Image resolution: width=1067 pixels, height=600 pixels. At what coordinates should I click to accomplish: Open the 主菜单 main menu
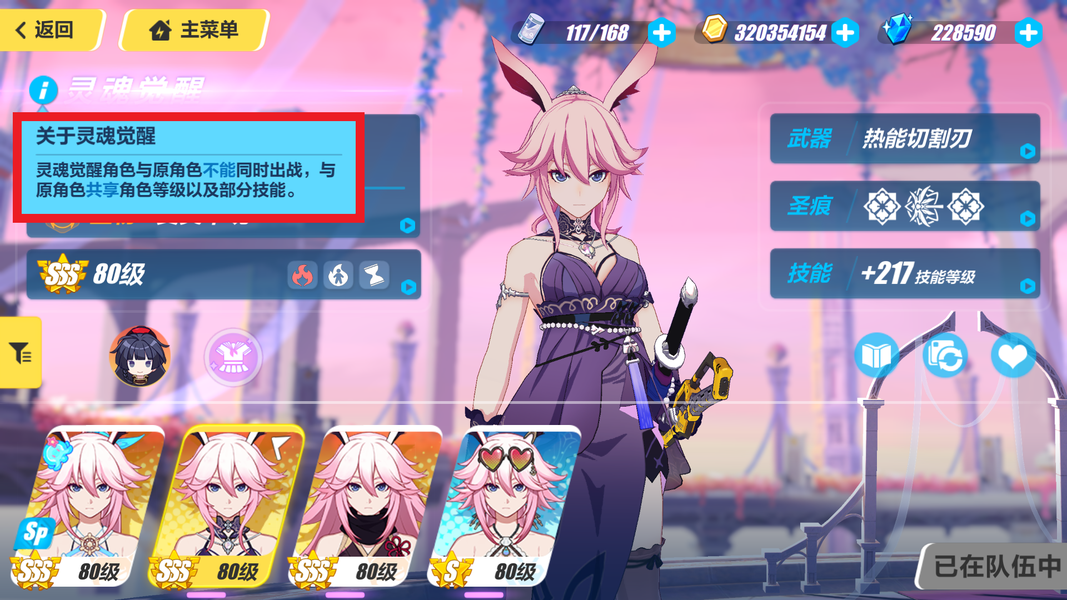(195, 30)
